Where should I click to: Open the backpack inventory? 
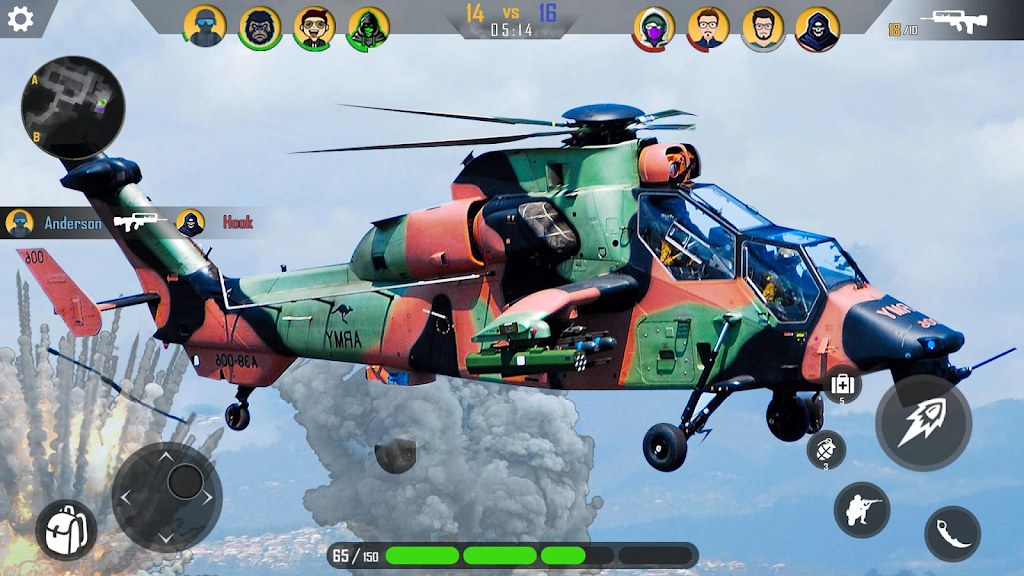click(66, 529)
